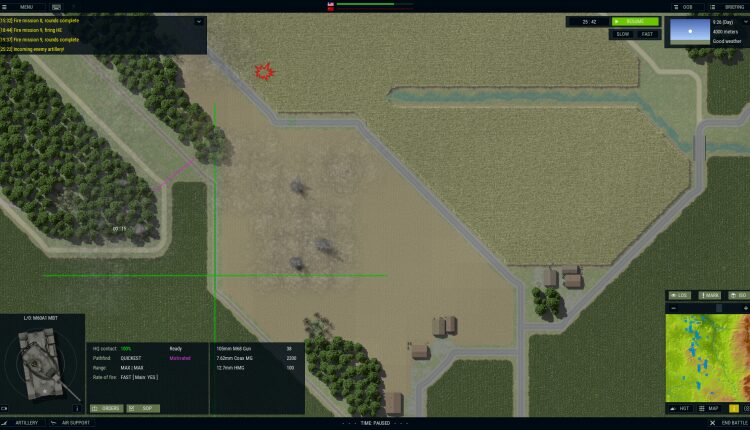
Task: Collapse the message log dropdown
Action: click(x=198, y=20)
